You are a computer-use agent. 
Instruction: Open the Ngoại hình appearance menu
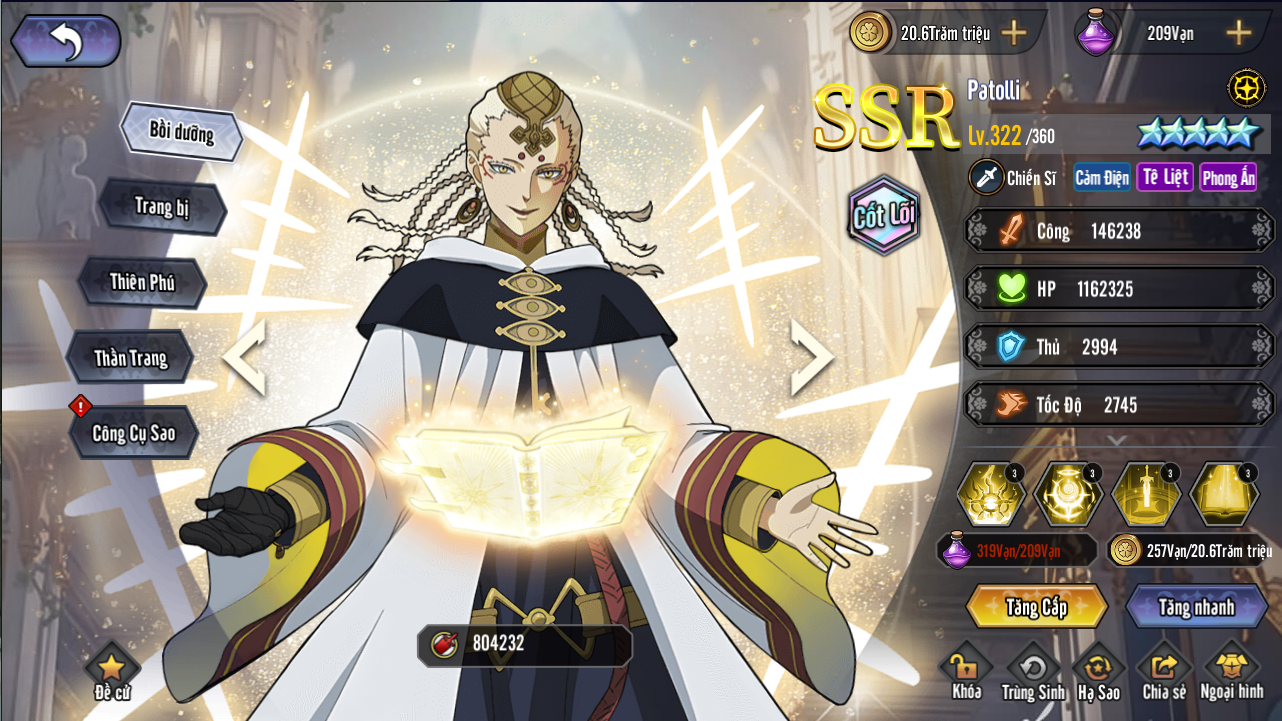pyautogui.click(x=1231, y=672)
